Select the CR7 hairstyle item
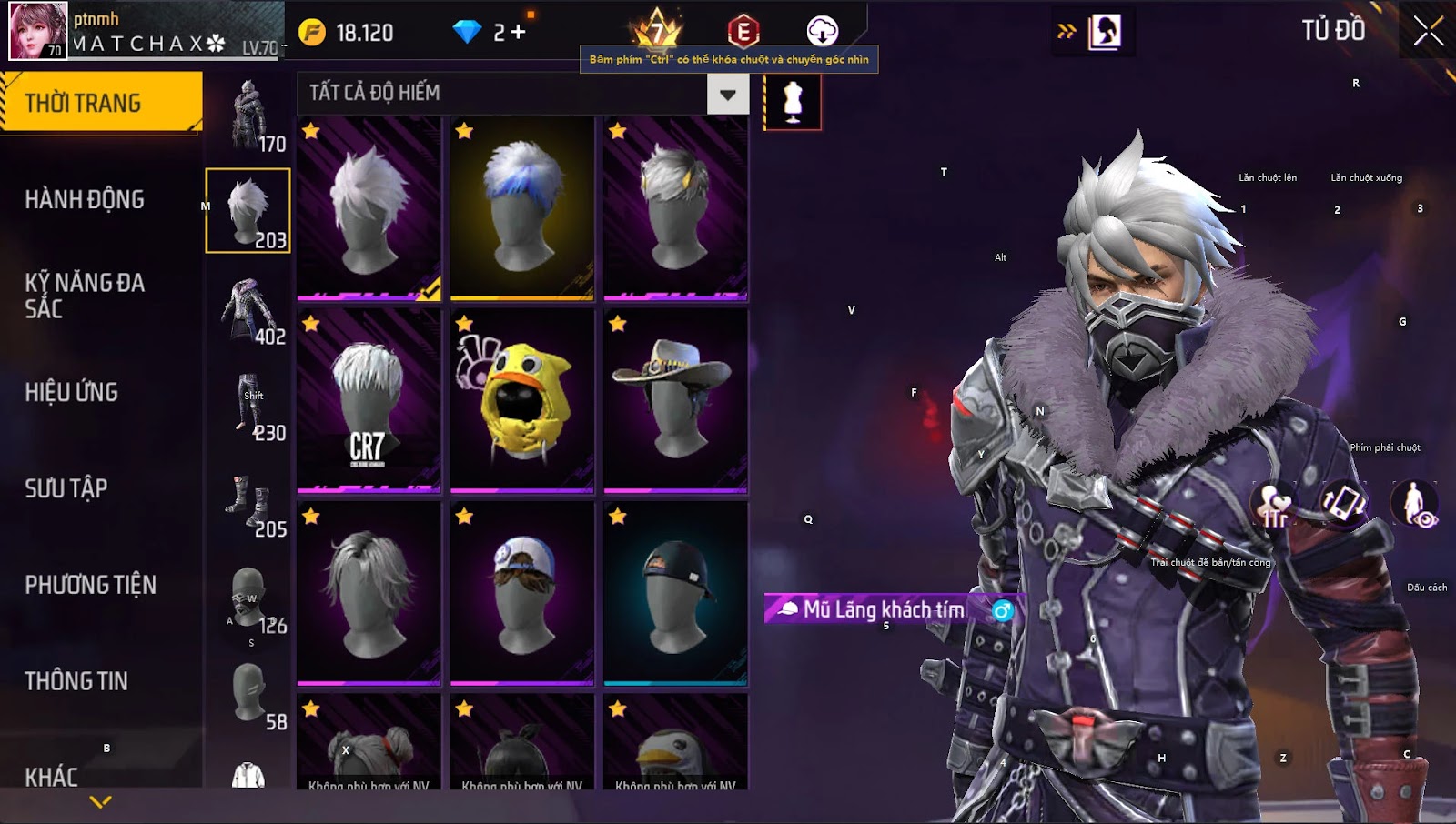The height and width of the screenshot is (824, 1456). coord(369,400)
